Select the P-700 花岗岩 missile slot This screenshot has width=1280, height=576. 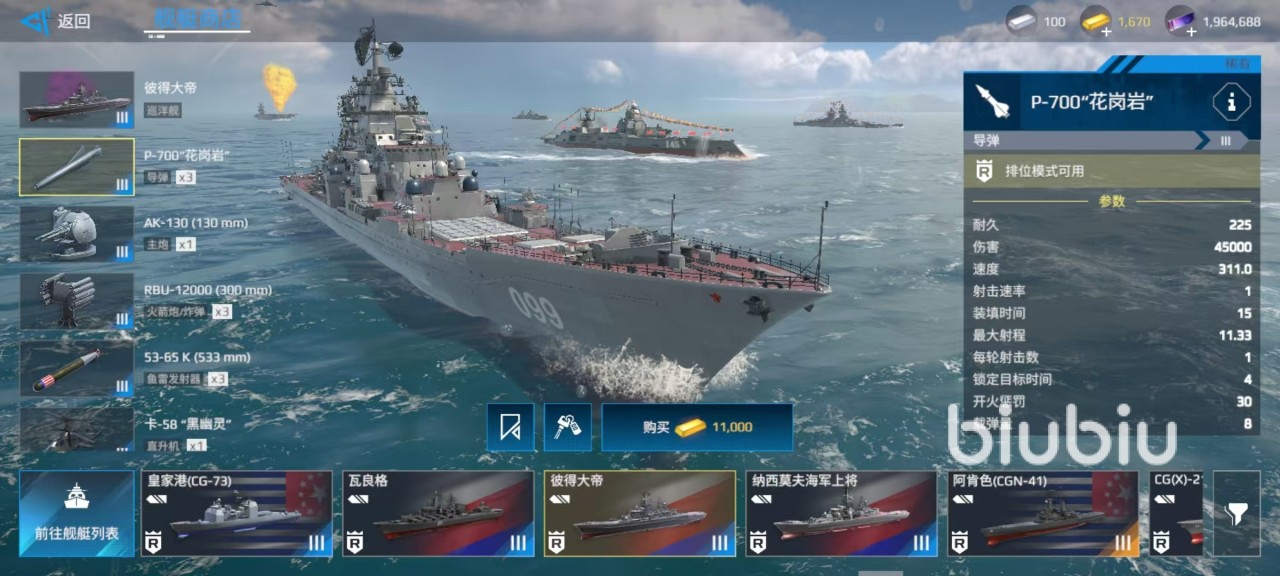tap(77, 166)
